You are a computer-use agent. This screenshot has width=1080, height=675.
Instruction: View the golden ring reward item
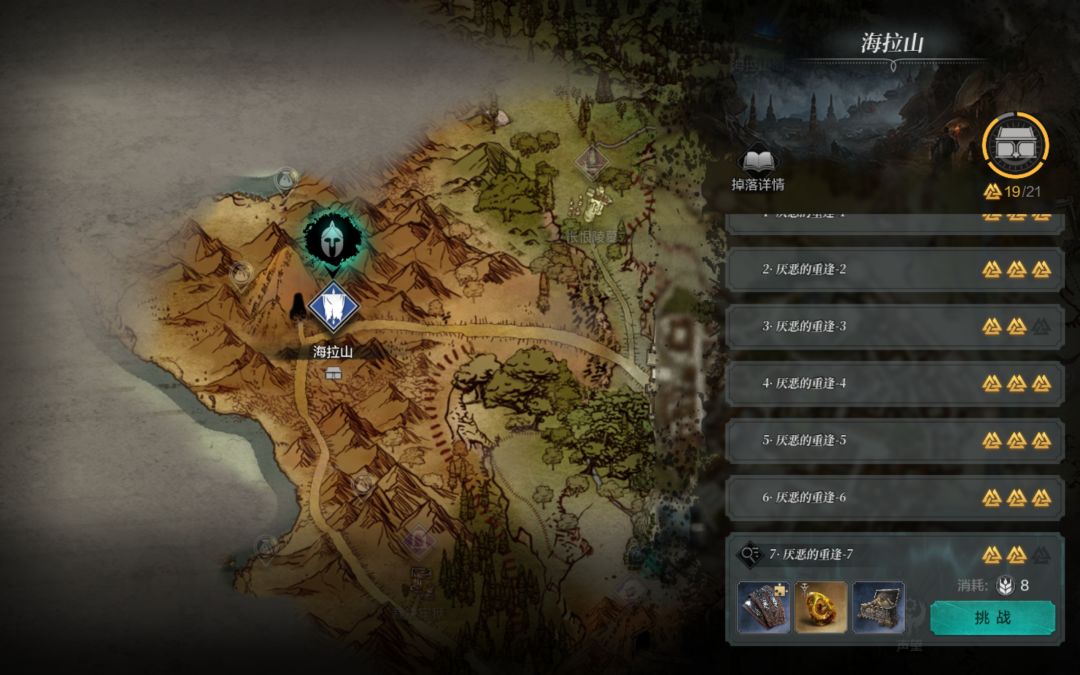tap(821, 607)
